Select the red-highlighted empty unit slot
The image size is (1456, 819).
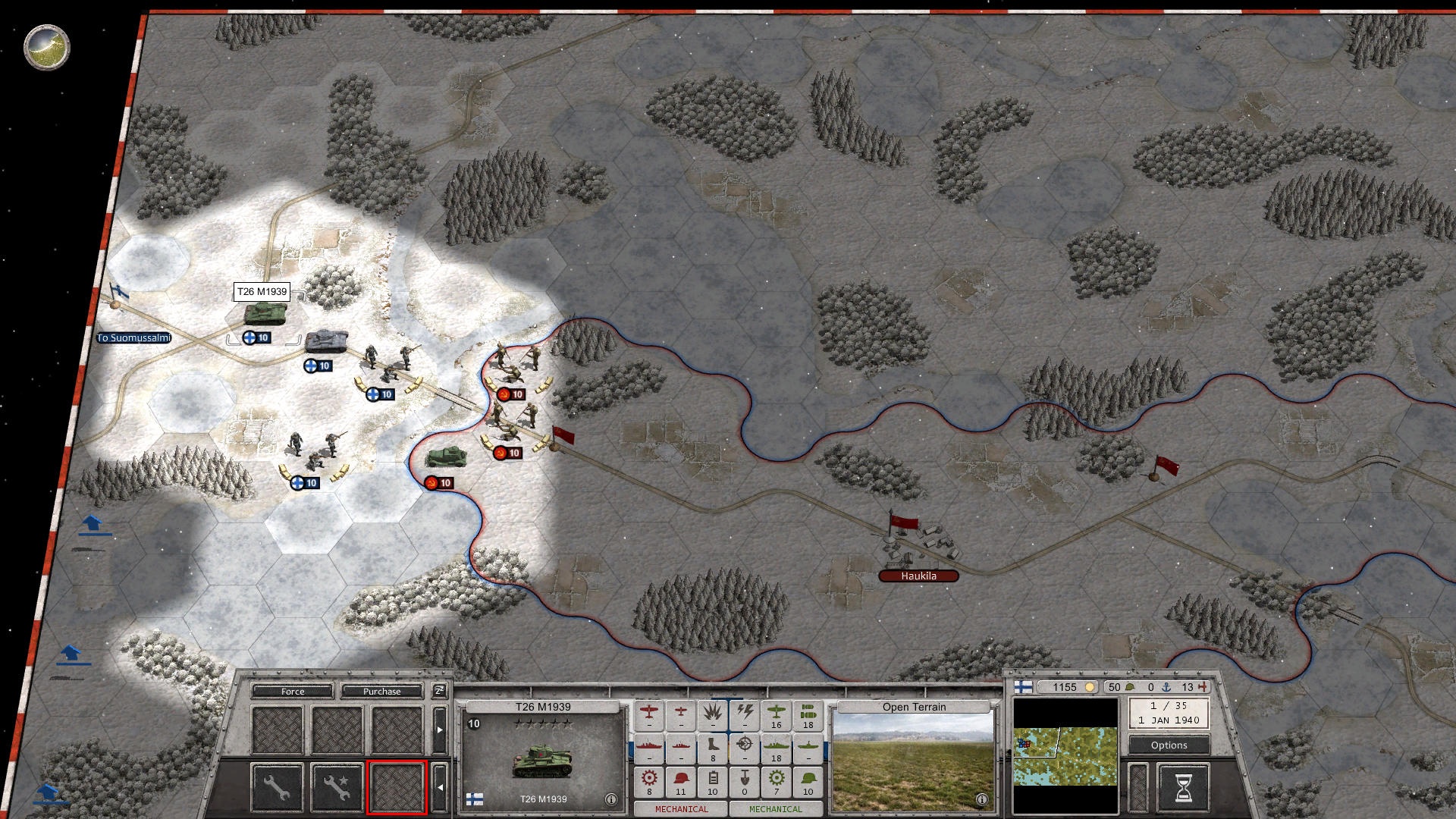pyautogui.click(x=397, y=789)
